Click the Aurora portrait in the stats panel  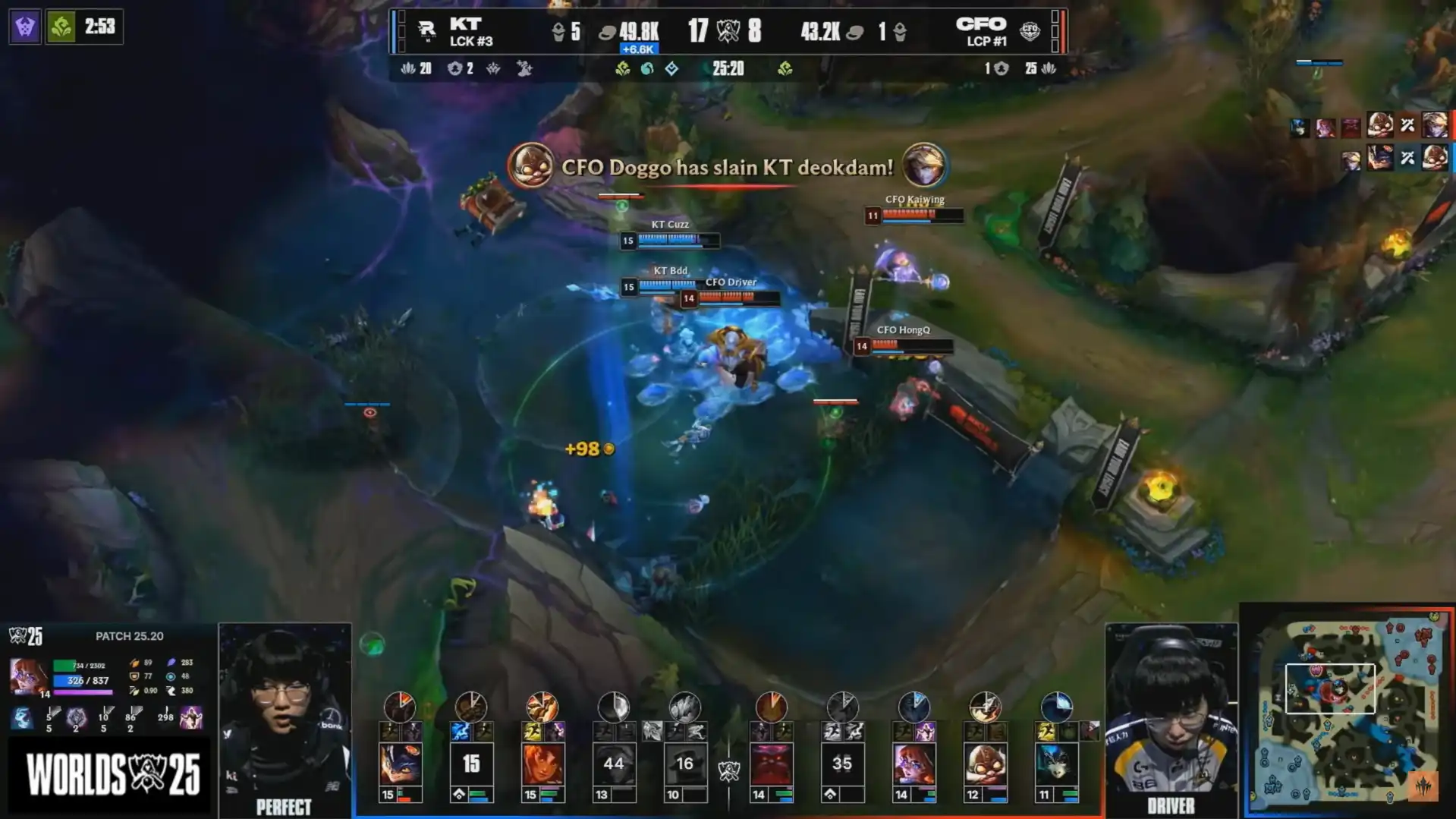coord(27,676)
